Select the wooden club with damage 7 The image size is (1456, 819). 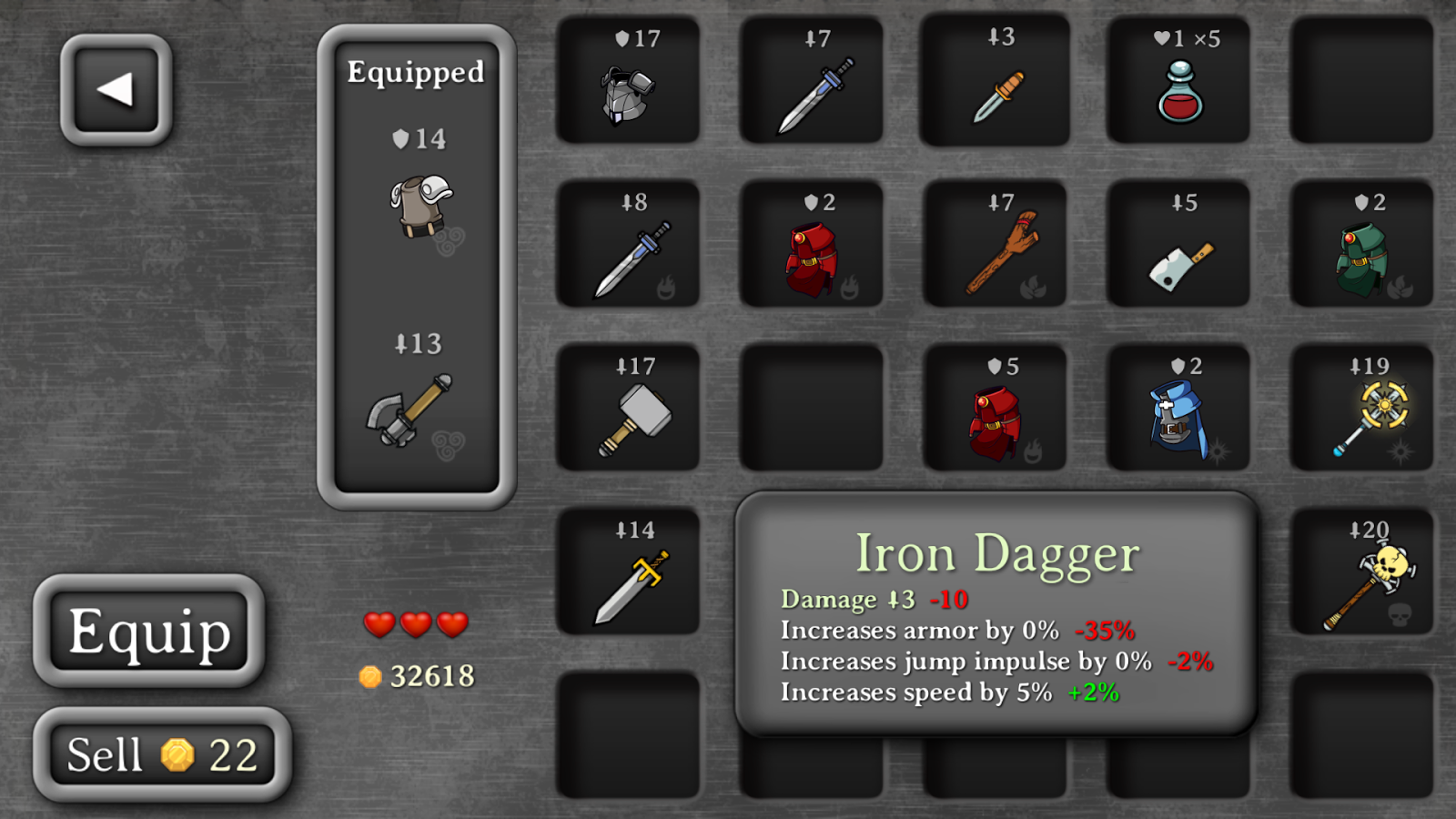coord(995,246)
